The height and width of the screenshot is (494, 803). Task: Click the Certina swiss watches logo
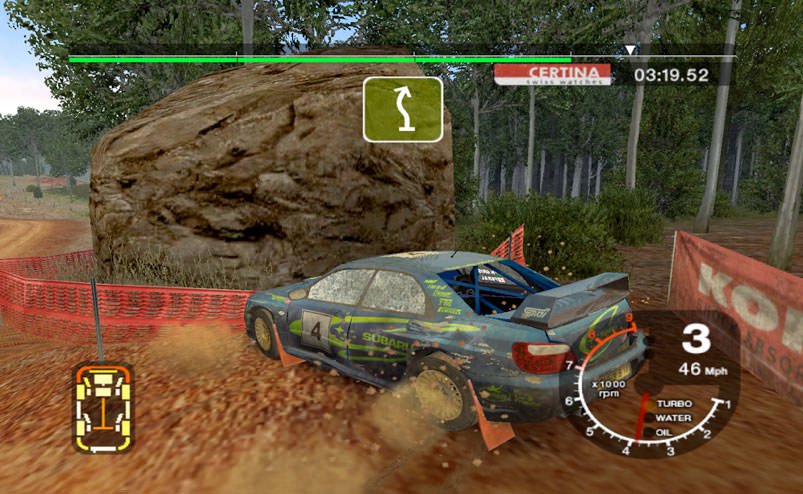click(552, 74)
